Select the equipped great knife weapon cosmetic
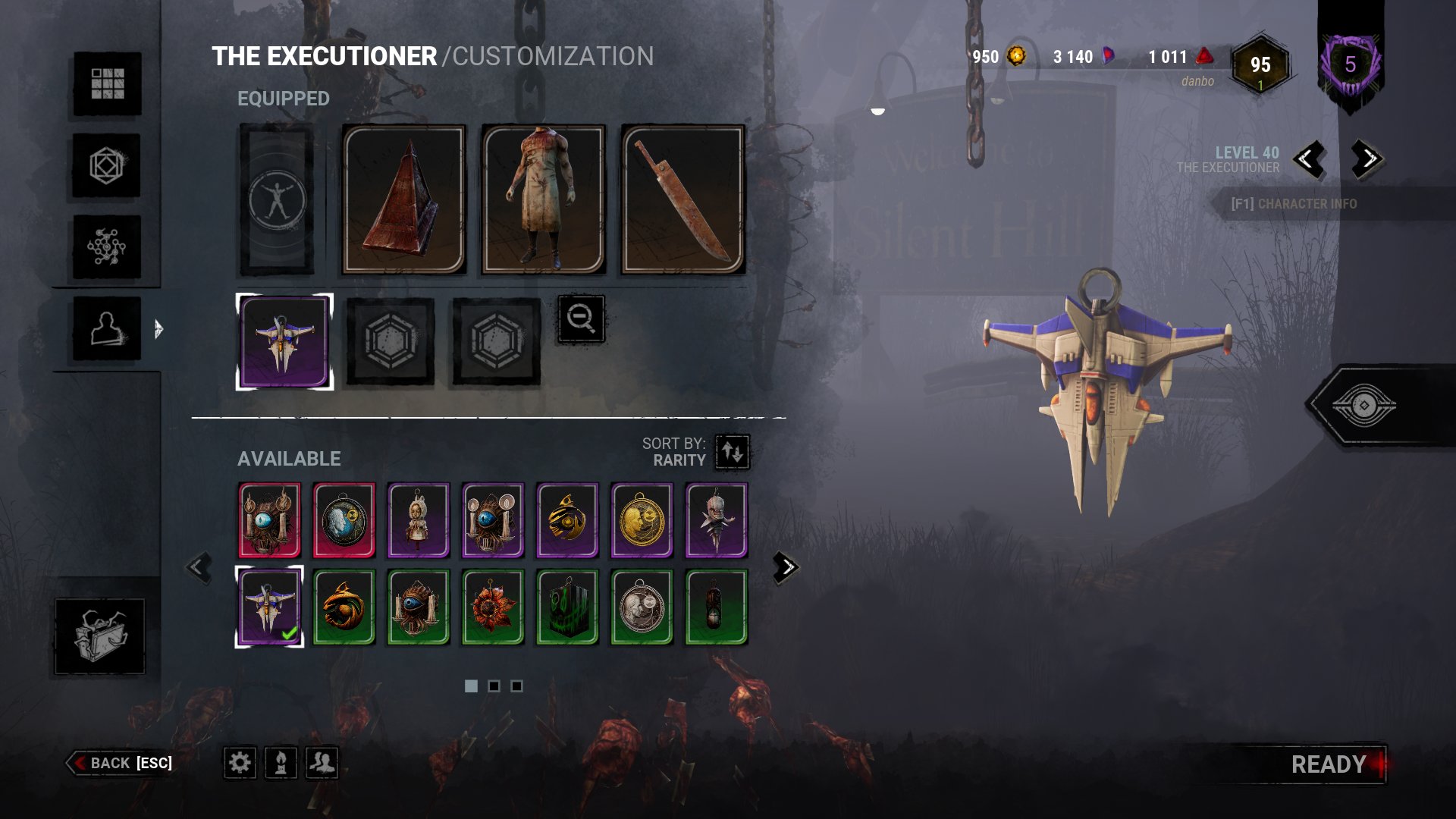This screenshot has height=819, width=1456. 682,199
